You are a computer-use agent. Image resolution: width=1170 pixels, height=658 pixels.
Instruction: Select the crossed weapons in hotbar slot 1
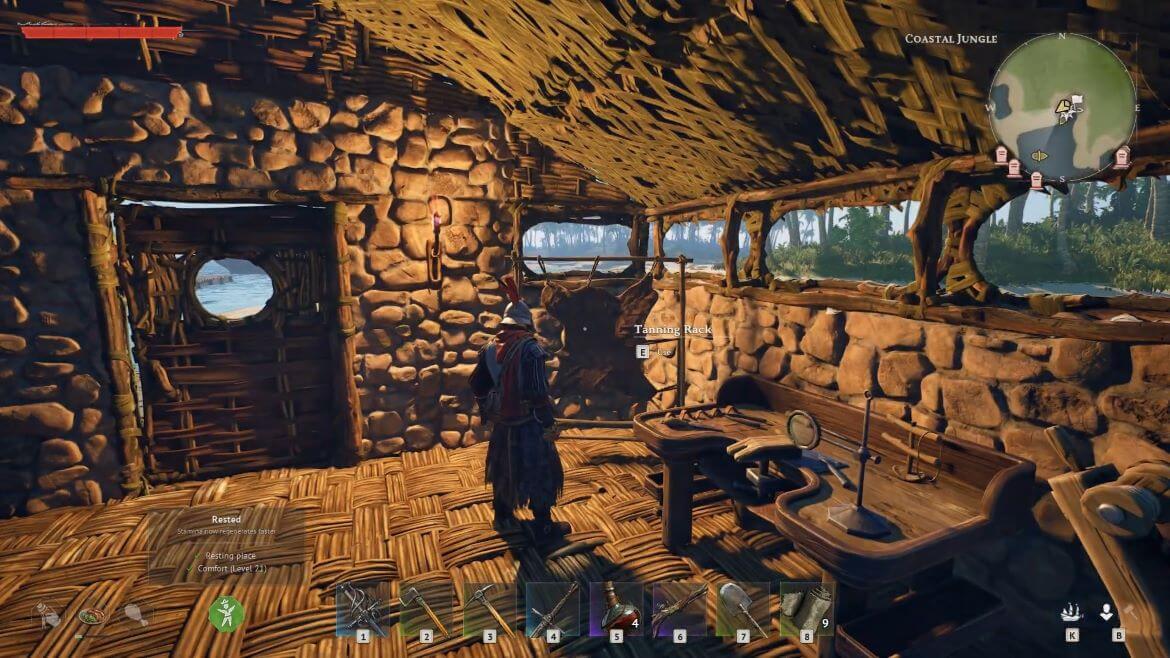(x=361, y=608)
